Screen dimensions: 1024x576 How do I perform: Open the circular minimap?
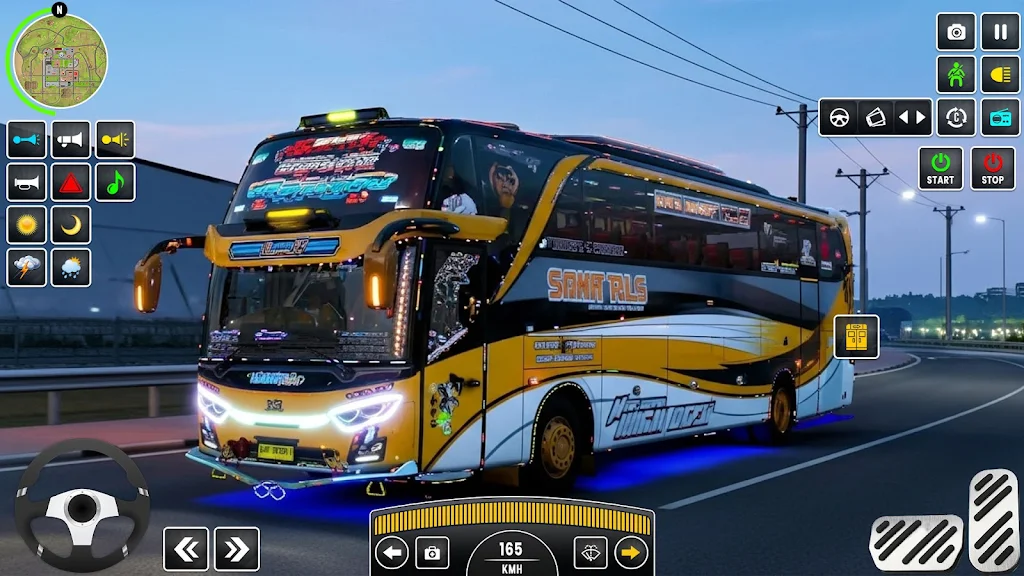pyautogui.click(x=57, y=61)
